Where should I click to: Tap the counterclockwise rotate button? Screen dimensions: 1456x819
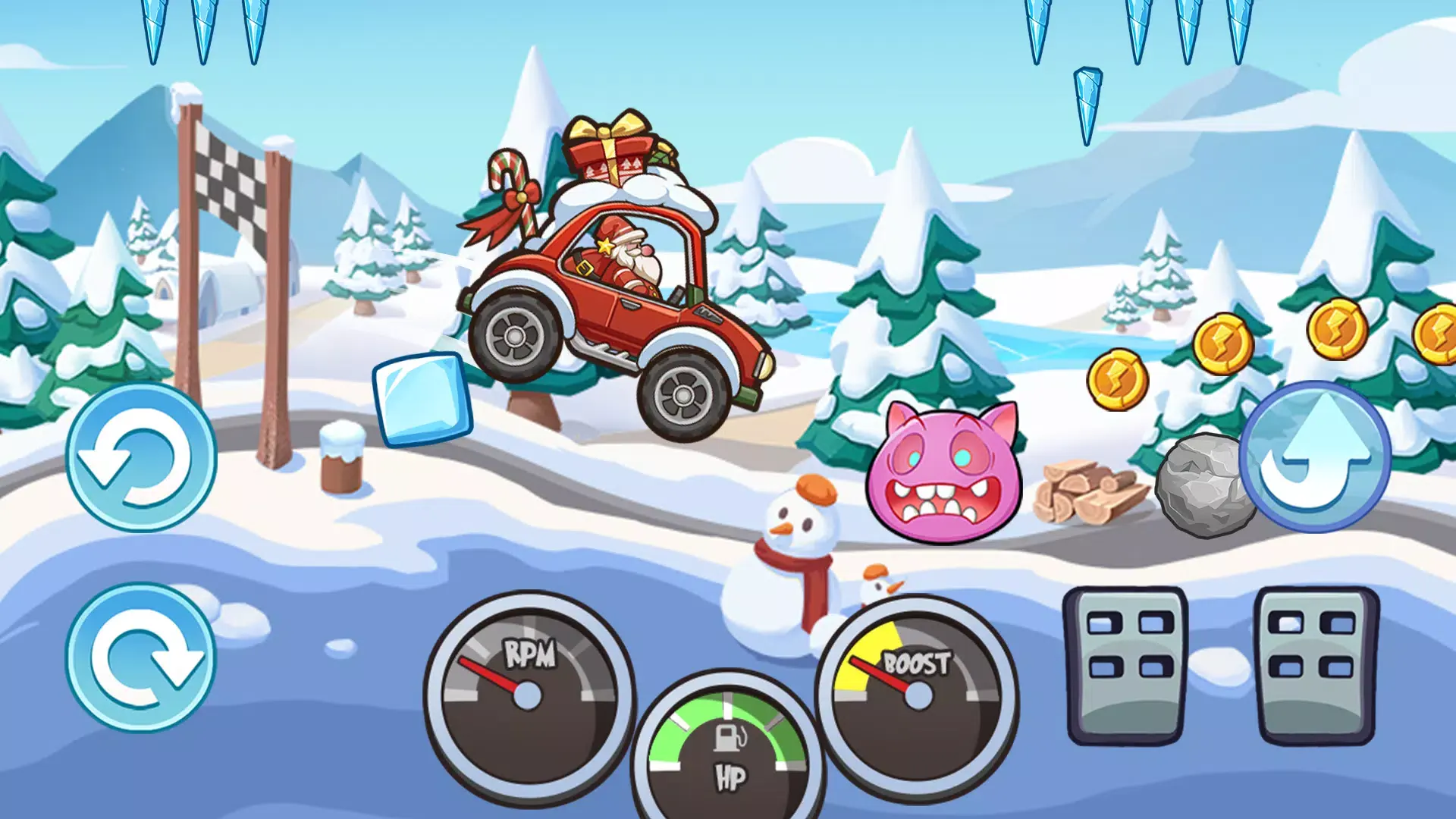(x=141, y=458)
